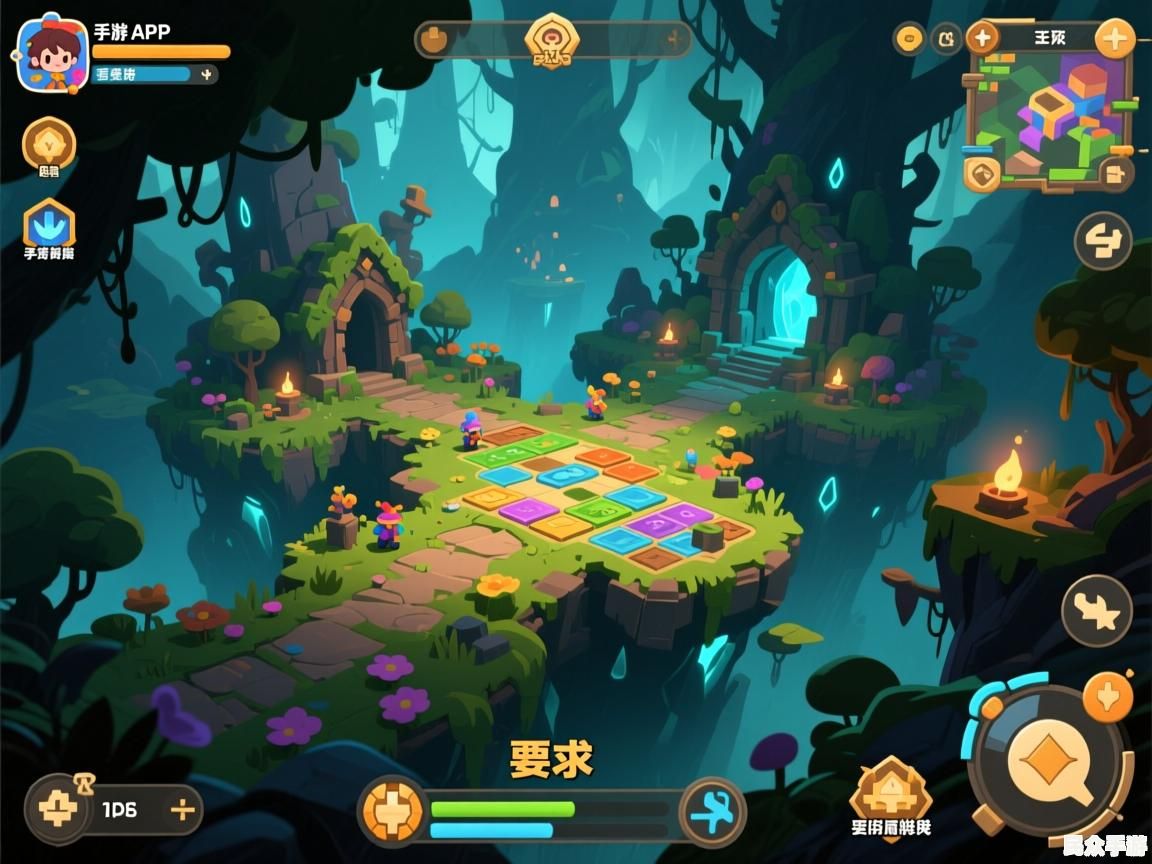The width and height of the screenshot is (1152, 864).
Task: Click the blue running figure button
Action: (x=712, y=811)
